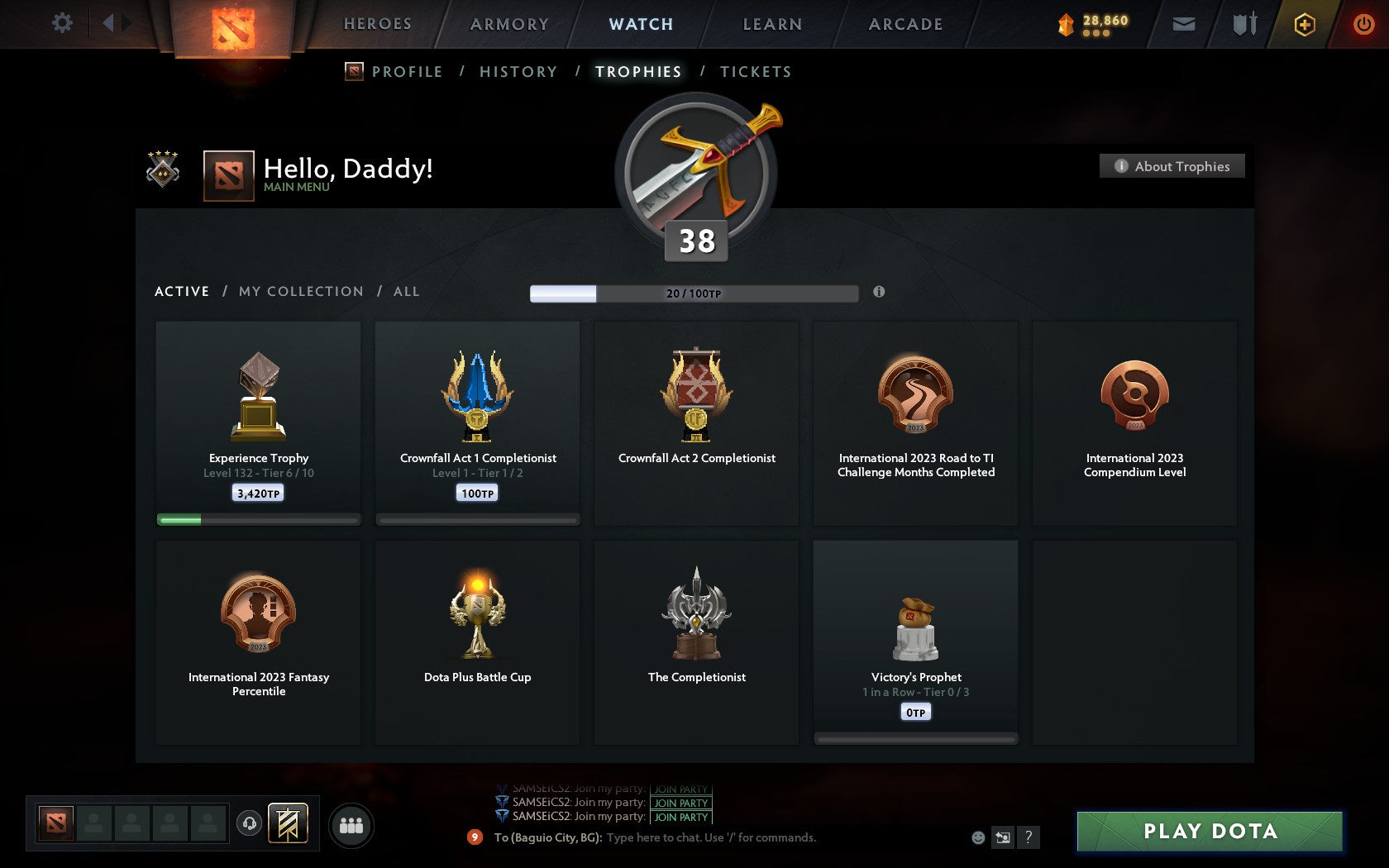Switch to the TROPHIES tab

click(637, 72)
